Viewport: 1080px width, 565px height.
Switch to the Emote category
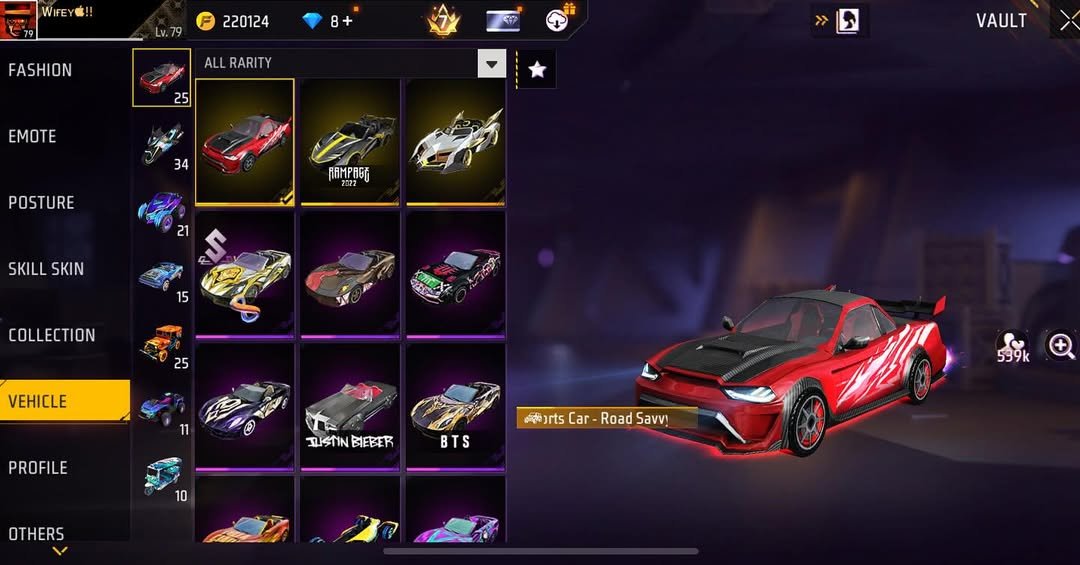pos(32,136)
